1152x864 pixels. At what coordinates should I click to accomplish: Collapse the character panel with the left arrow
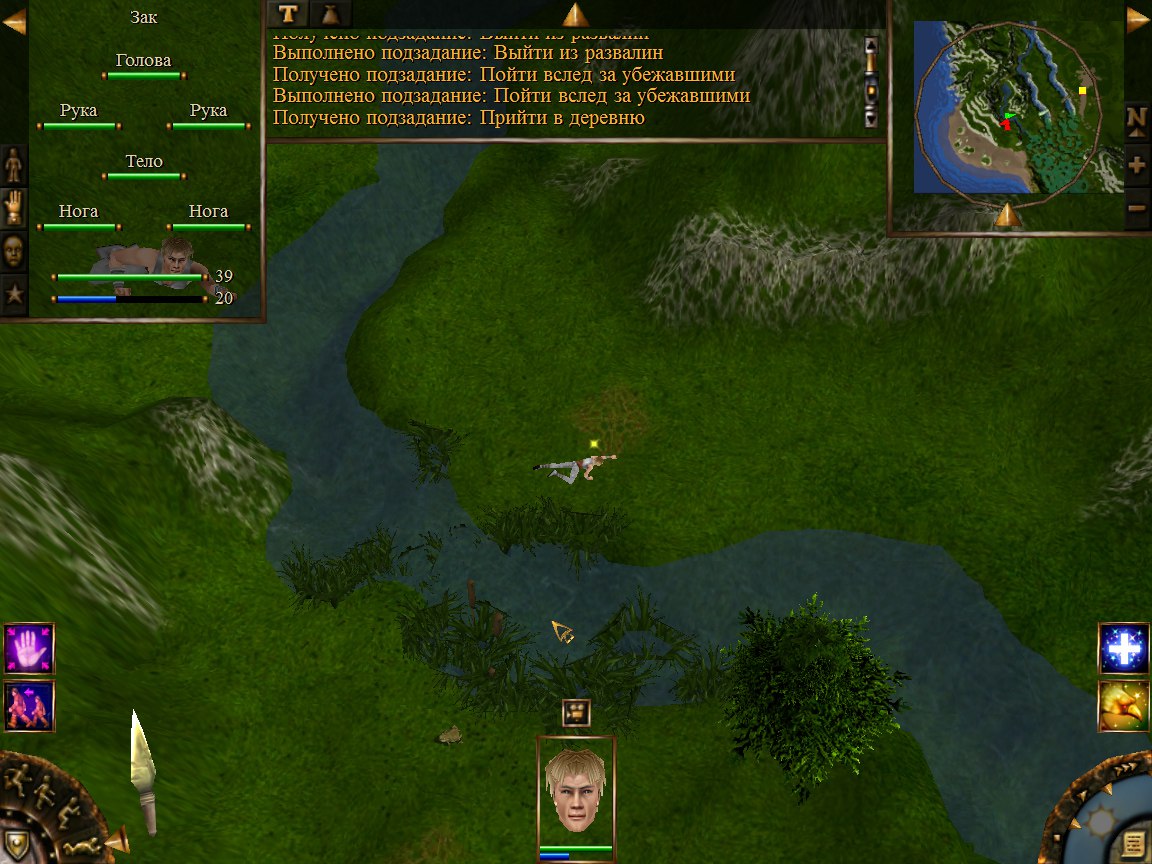coord(14,21)
